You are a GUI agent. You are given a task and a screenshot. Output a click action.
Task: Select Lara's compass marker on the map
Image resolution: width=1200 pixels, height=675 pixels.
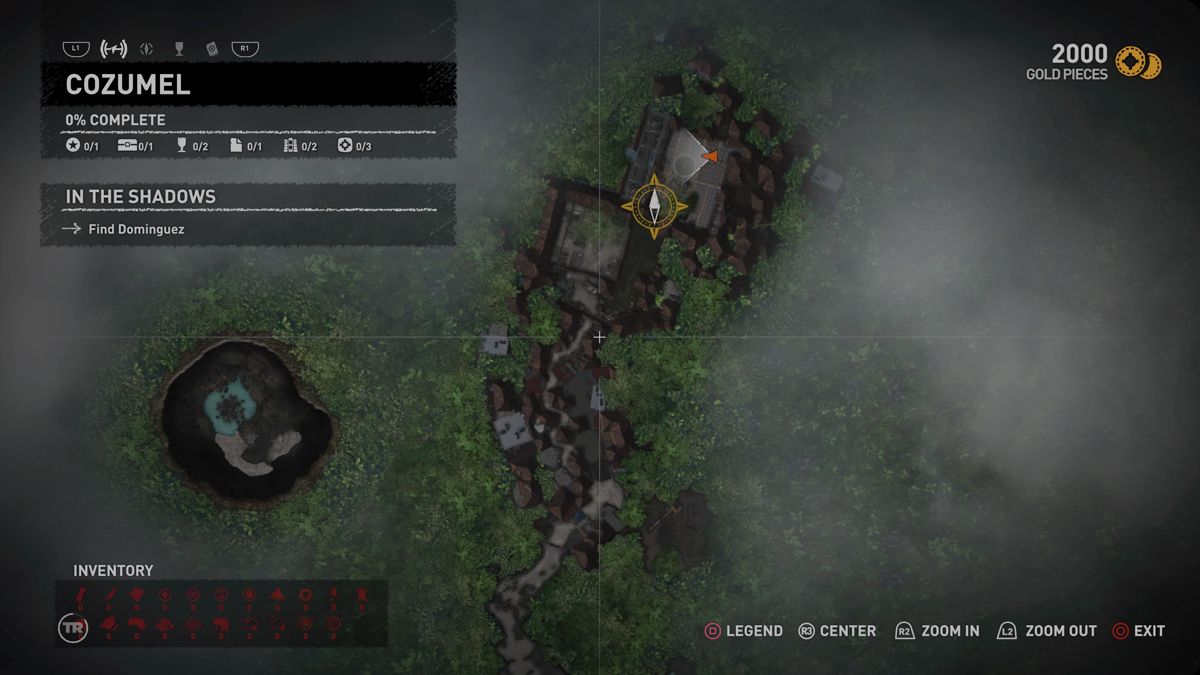[654, 206]
